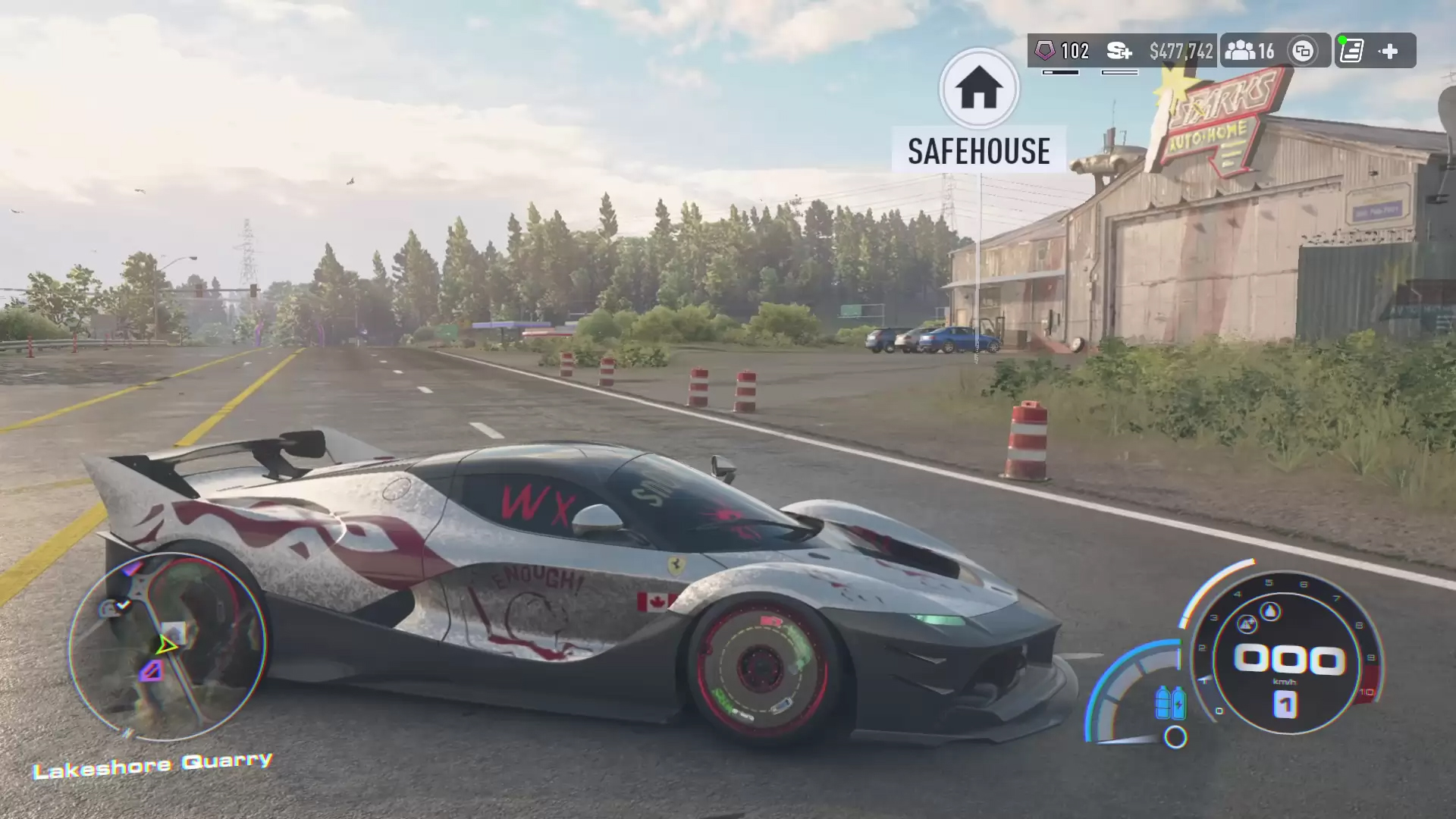Open the challenges list icon with green dot
The image size is (1456, 819).
(x=1351, y=51)
